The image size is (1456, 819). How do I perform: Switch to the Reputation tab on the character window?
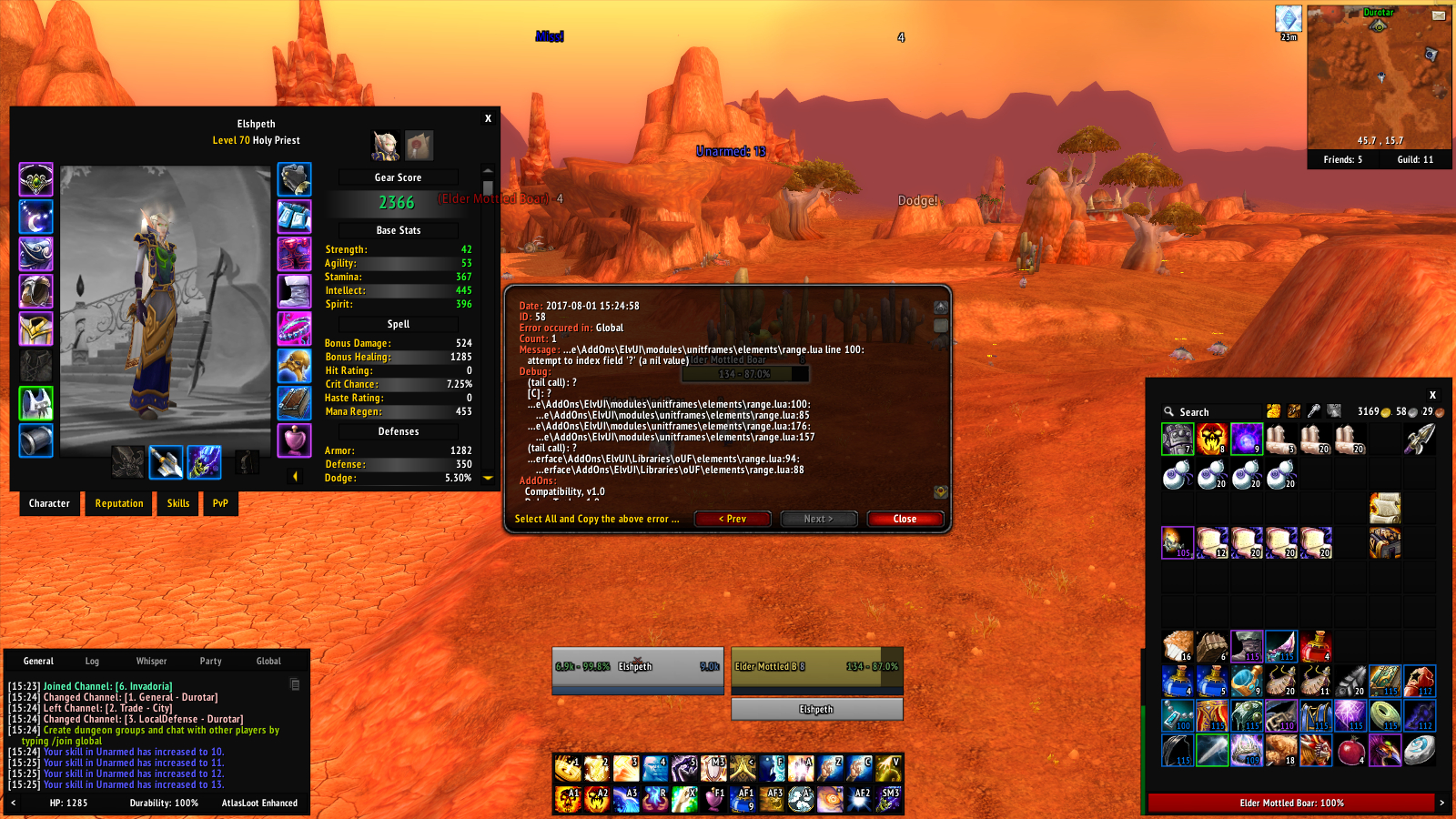[118, 503]
